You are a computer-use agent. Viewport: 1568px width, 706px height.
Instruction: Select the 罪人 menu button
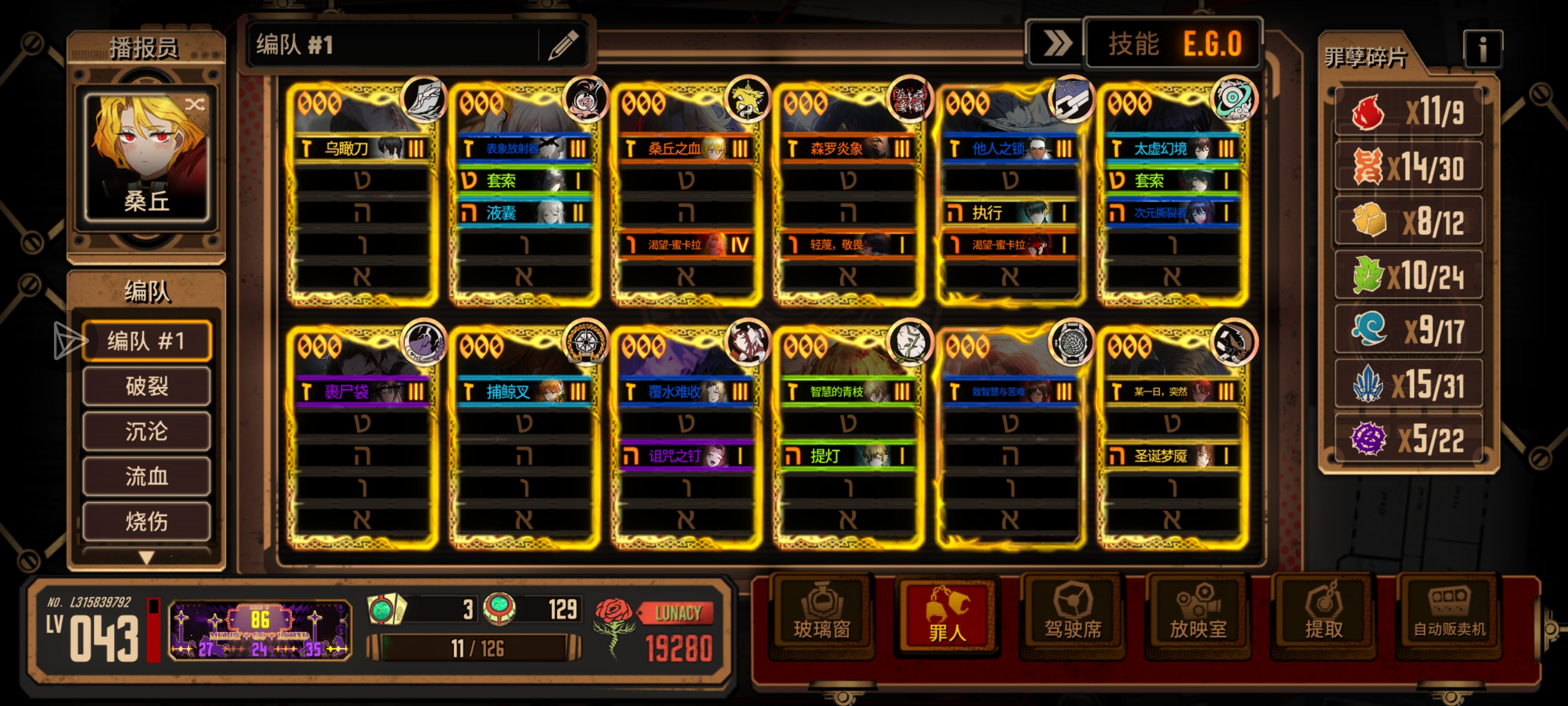946,616
